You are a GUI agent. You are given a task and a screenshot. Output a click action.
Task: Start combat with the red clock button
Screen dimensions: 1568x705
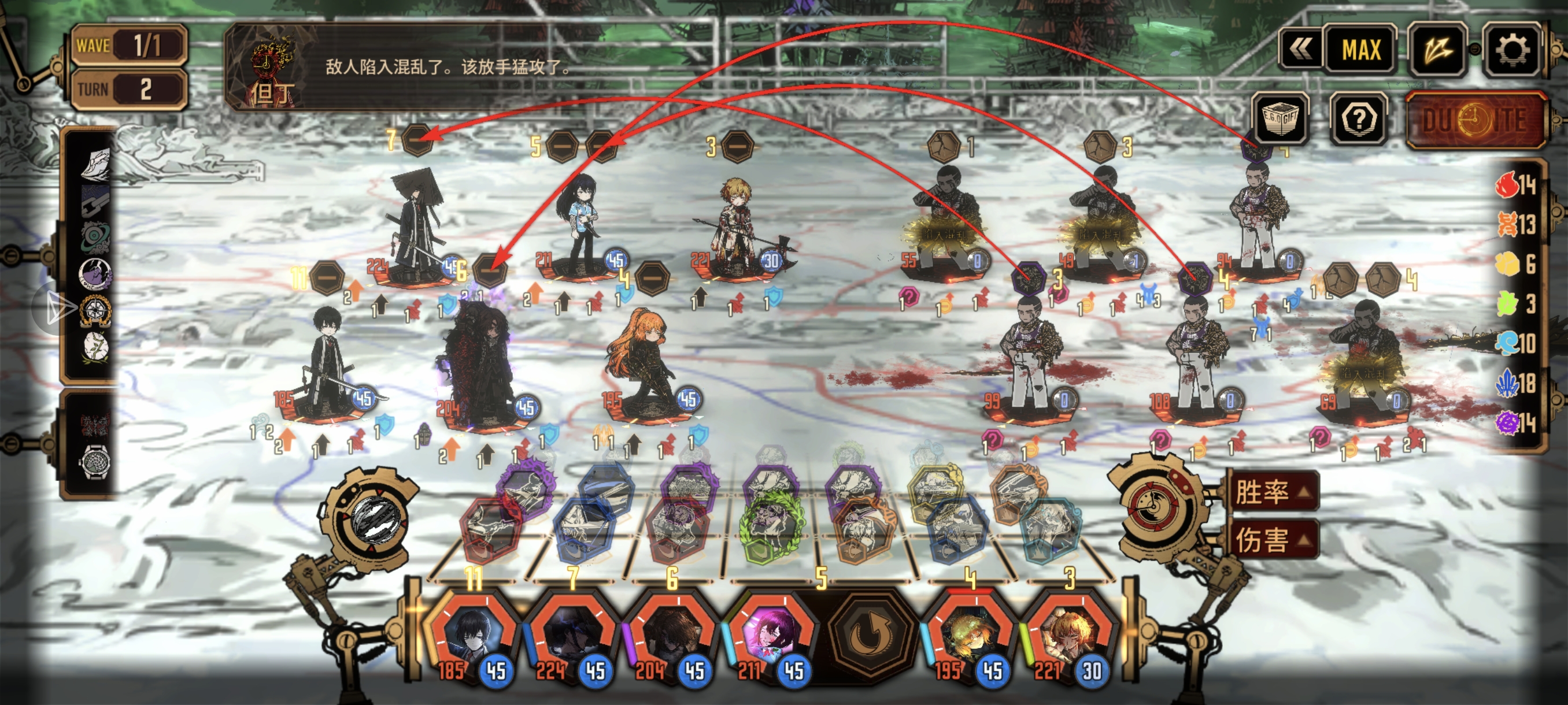[1475, 120]
